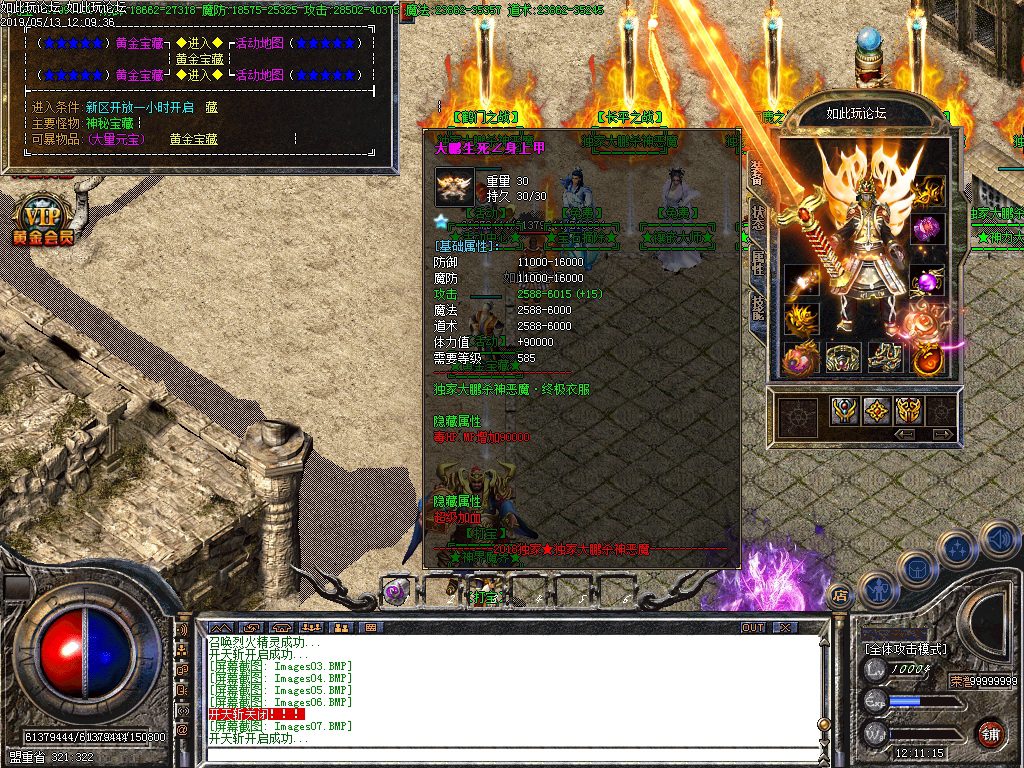
Task: Toggle the 全体攻击模式 attack mode label
Action: (x=906, y=649)
